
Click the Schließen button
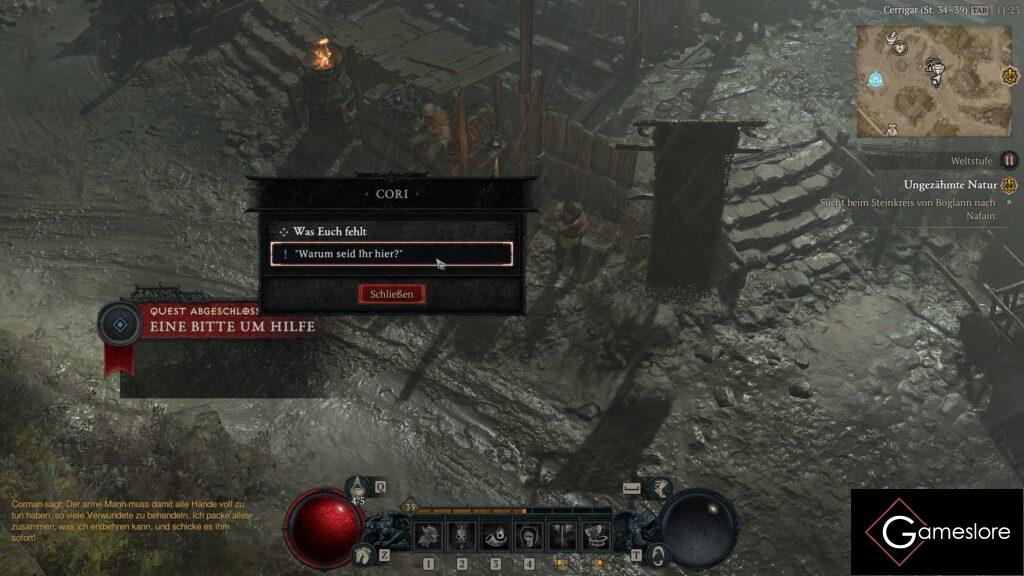coord(392,294)
